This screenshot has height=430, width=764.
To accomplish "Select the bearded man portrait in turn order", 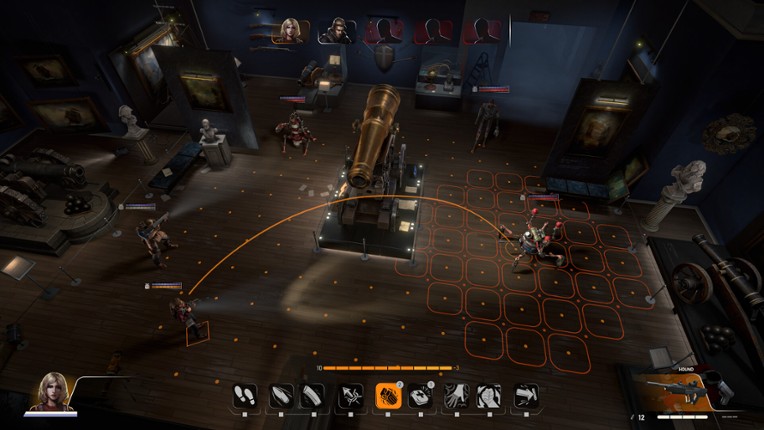I will 337,30.
